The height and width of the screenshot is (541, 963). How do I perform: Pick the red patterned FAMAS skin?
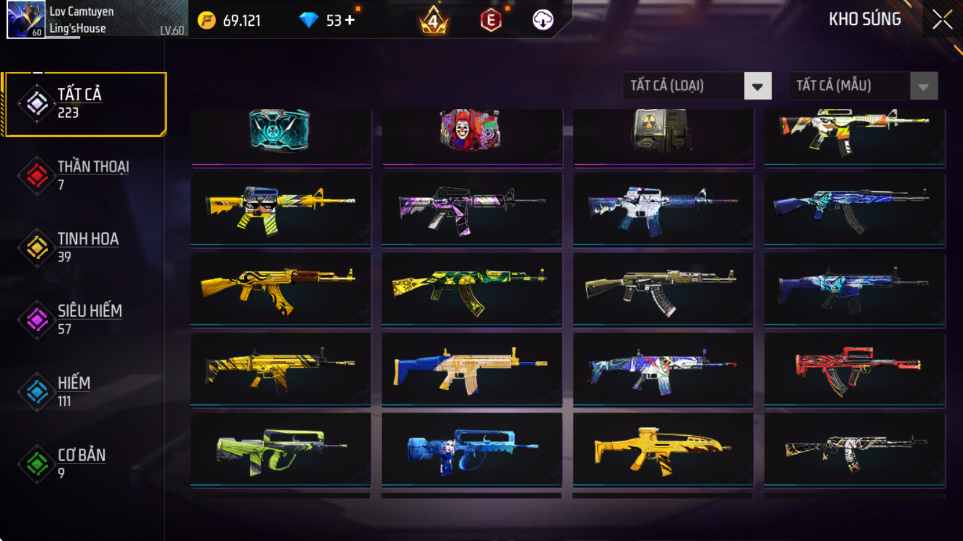853,368
